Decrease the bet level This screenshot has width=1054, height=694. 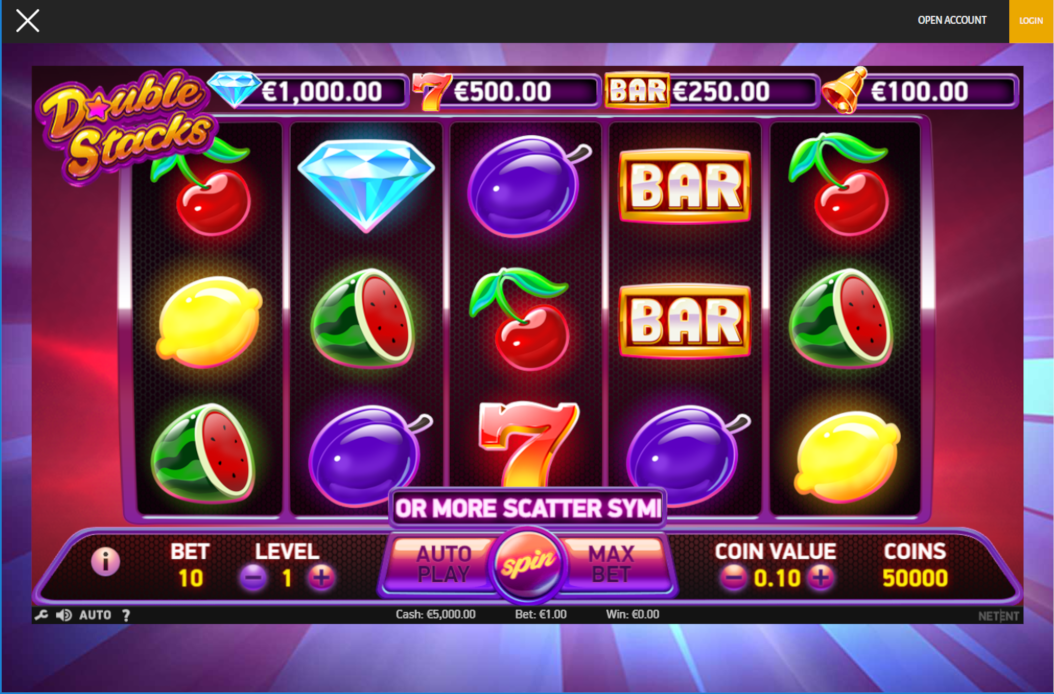pyautogui.click(x=254, y=577)
